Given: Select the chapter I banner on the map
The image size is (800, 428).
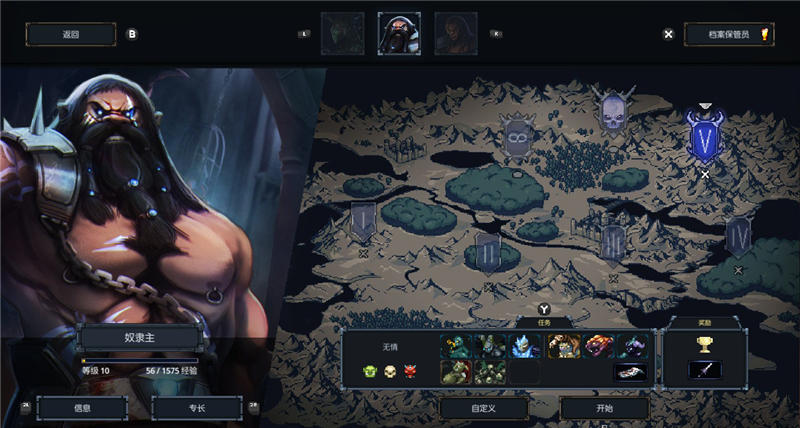Looking at the screenshot, I should click(363, 221).
